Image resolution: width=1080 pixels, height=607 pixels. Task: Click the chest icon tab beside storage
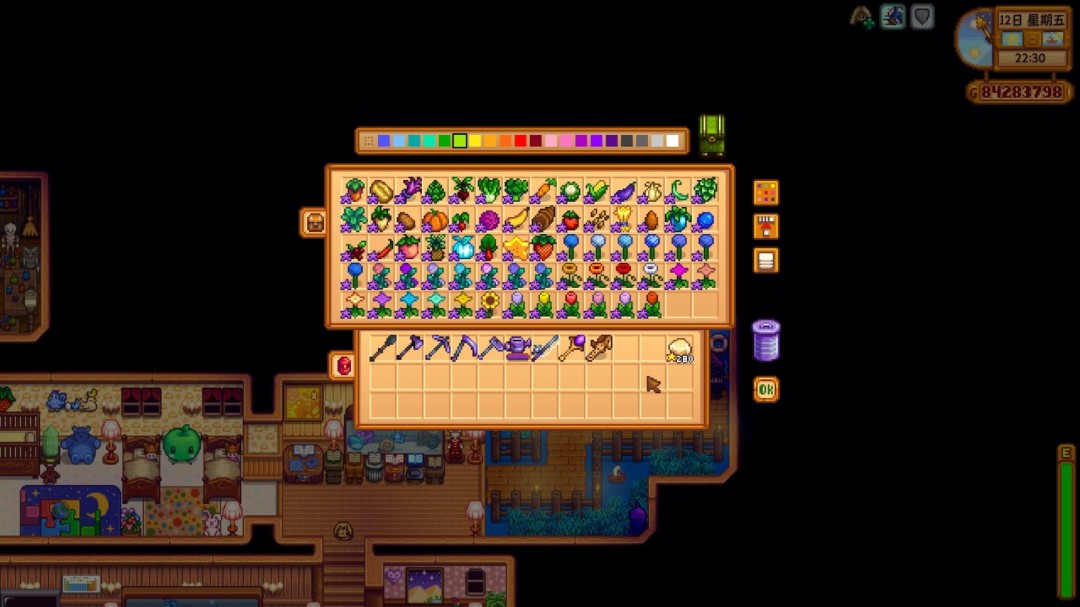click(x=314, y=222)
